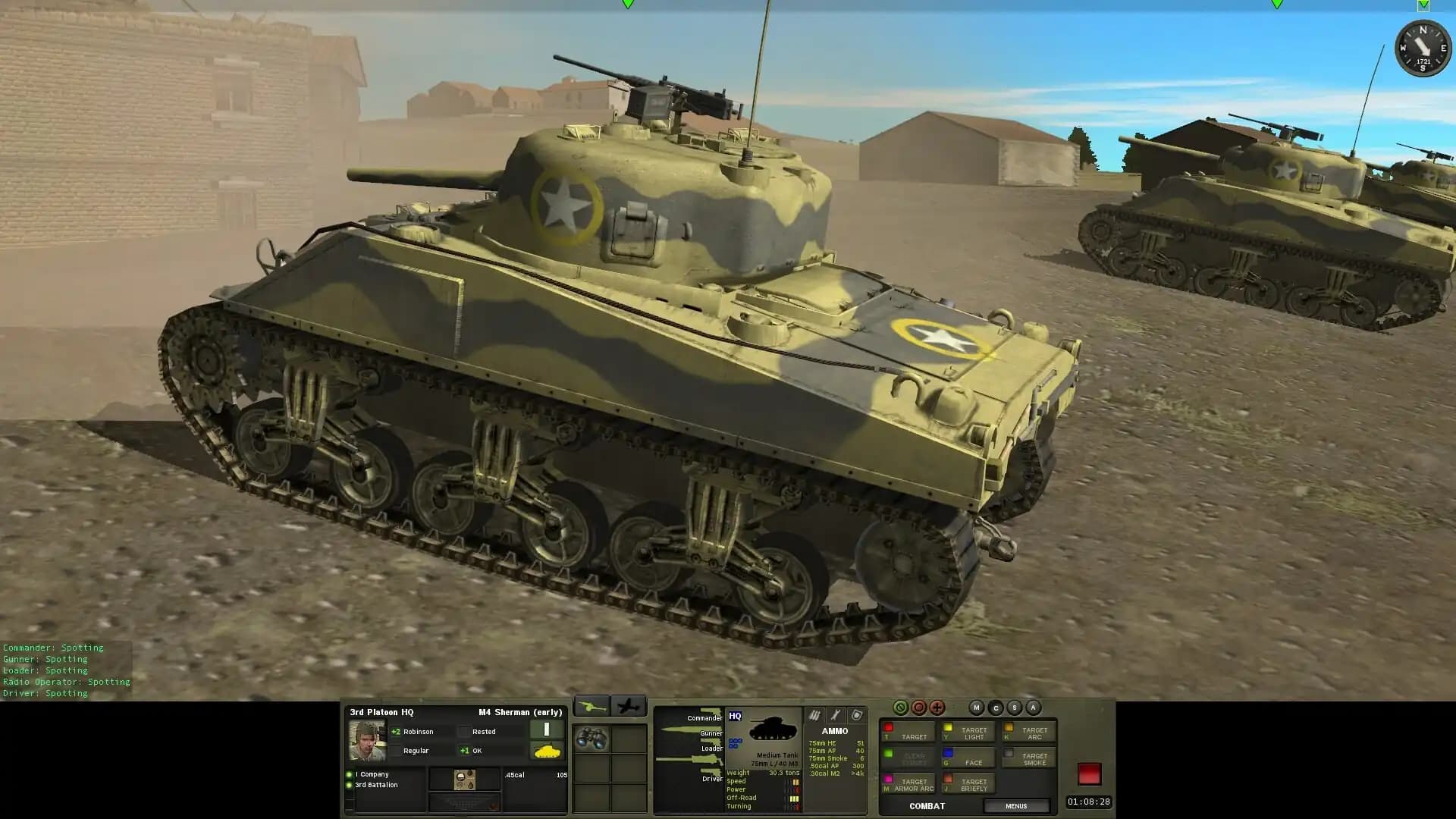
Task: Click the yellow tank silhouette icon
Action: point(546,751)
